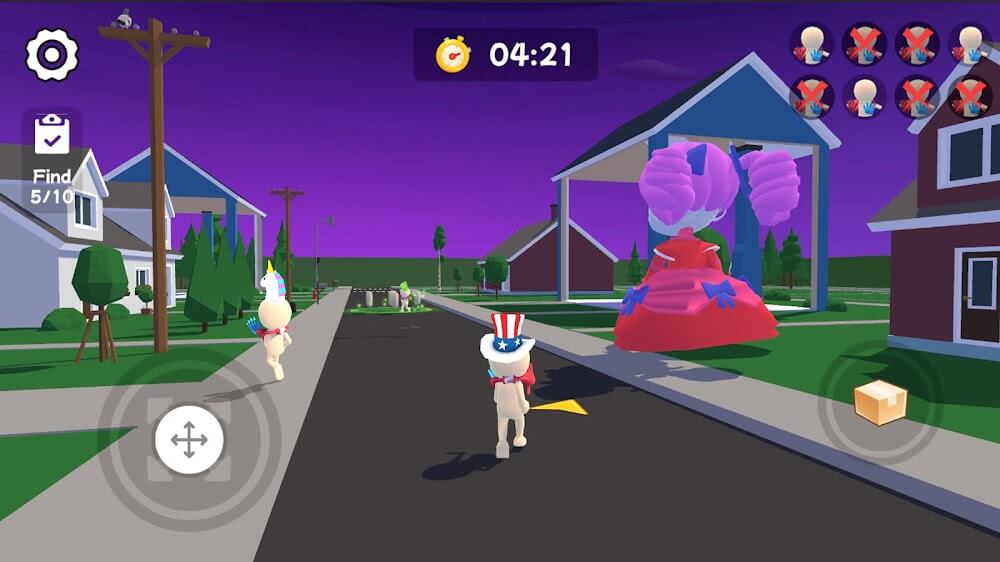Open the settings gear menu
The height and width of the screenshot is (562, 1000).
click(x=51, y=55)
